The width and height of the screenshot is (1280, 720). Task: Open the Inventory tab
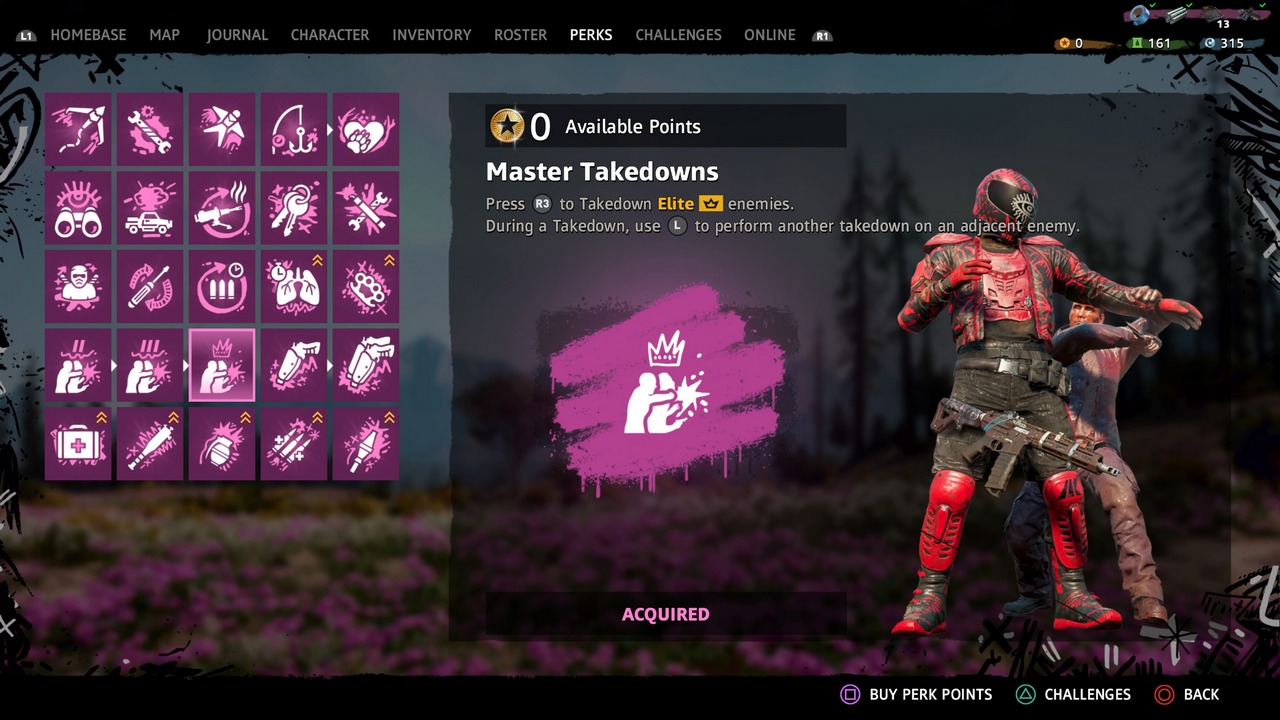pyautogui.click(x=431, y=35)
